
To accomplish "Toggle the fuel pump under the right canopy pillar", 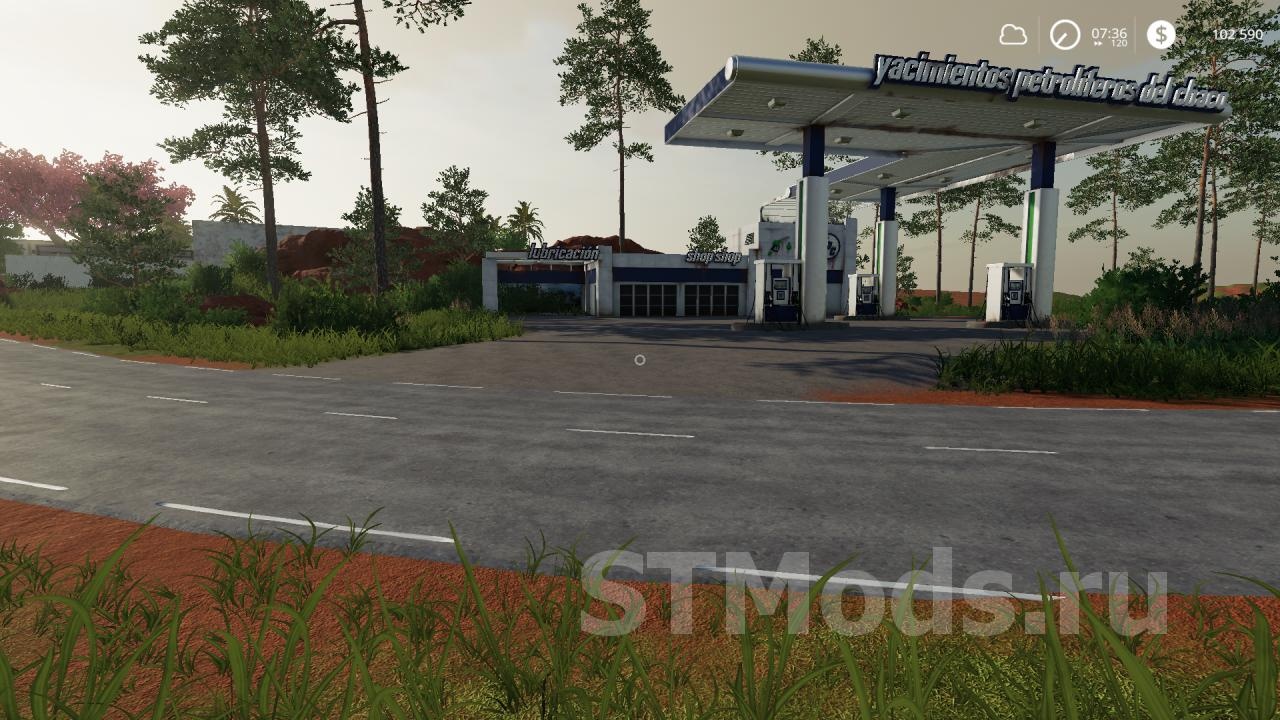I will [1016, 292].
